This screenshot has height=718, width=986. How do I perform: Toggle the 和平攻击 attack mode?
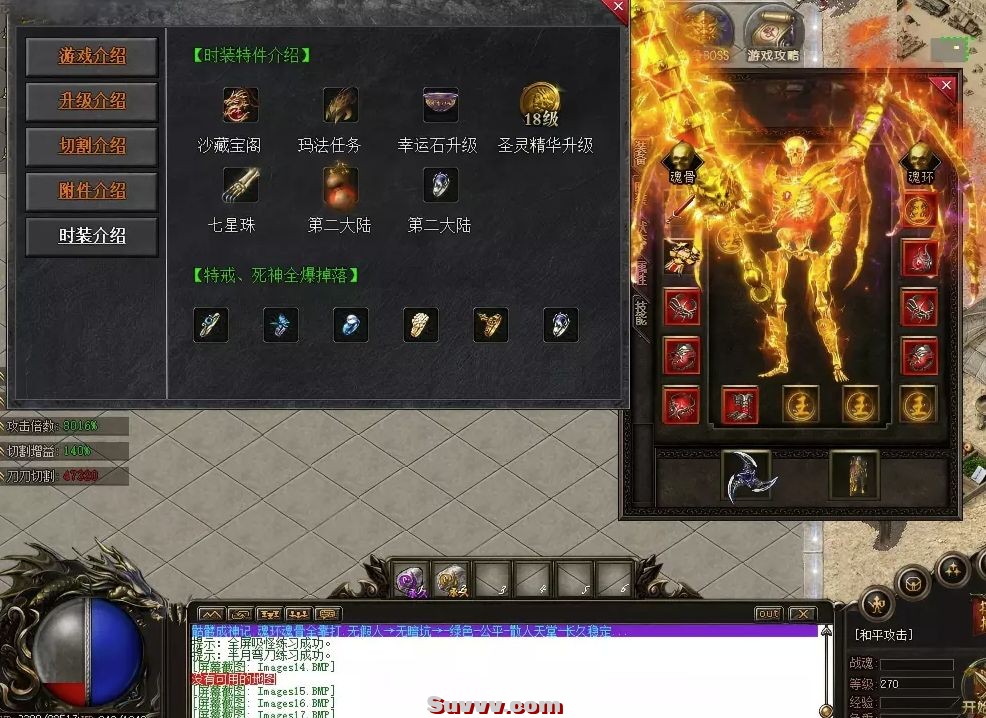883,634
